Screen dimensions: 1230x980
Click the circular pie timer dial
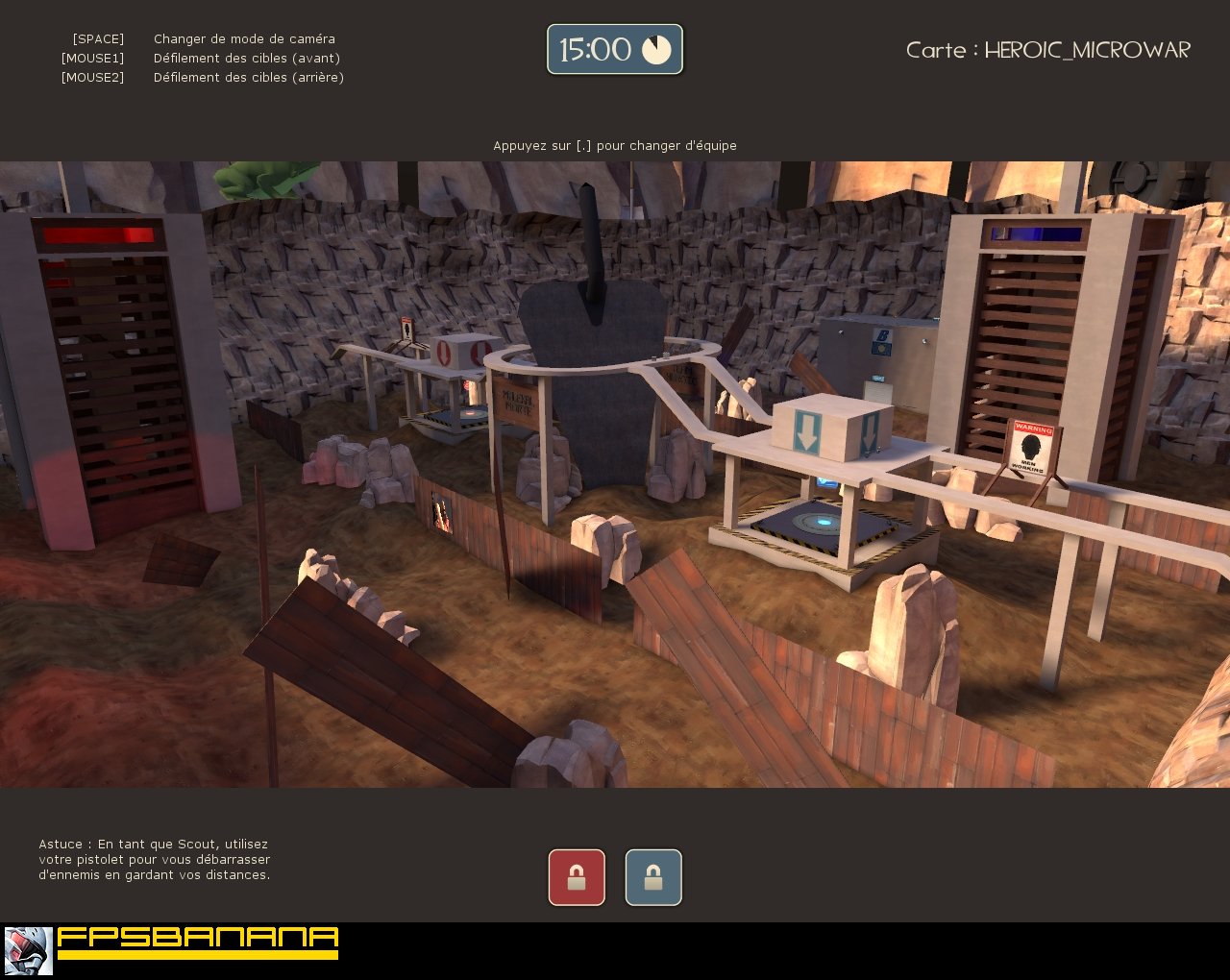tap(657, 49)
